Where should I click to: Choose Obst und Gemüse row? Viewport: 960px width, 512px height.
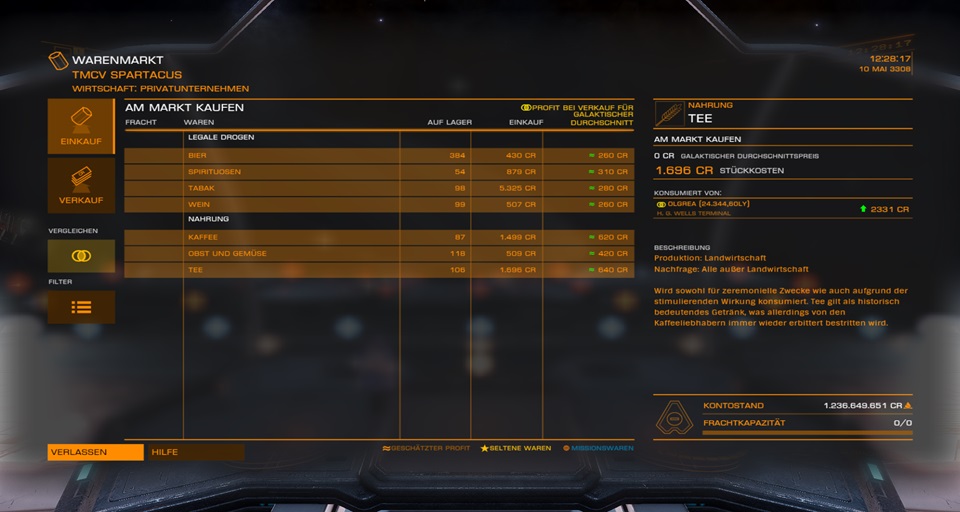(379, 254)
